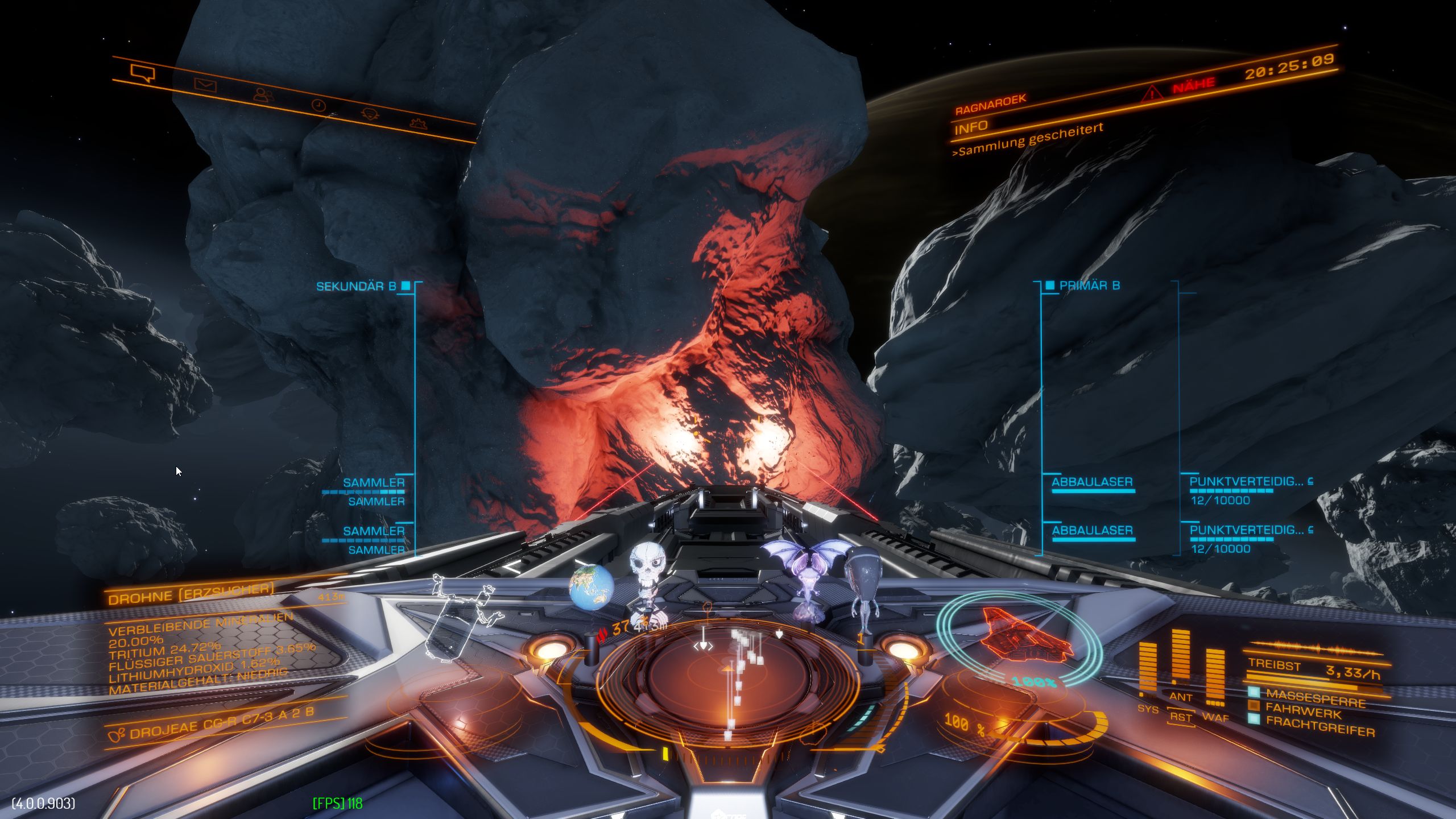Image resolution: width=1456 pixels, height=819 pixels.
Task: Open the squadron shield emblem tab
Action: [370, 114]
